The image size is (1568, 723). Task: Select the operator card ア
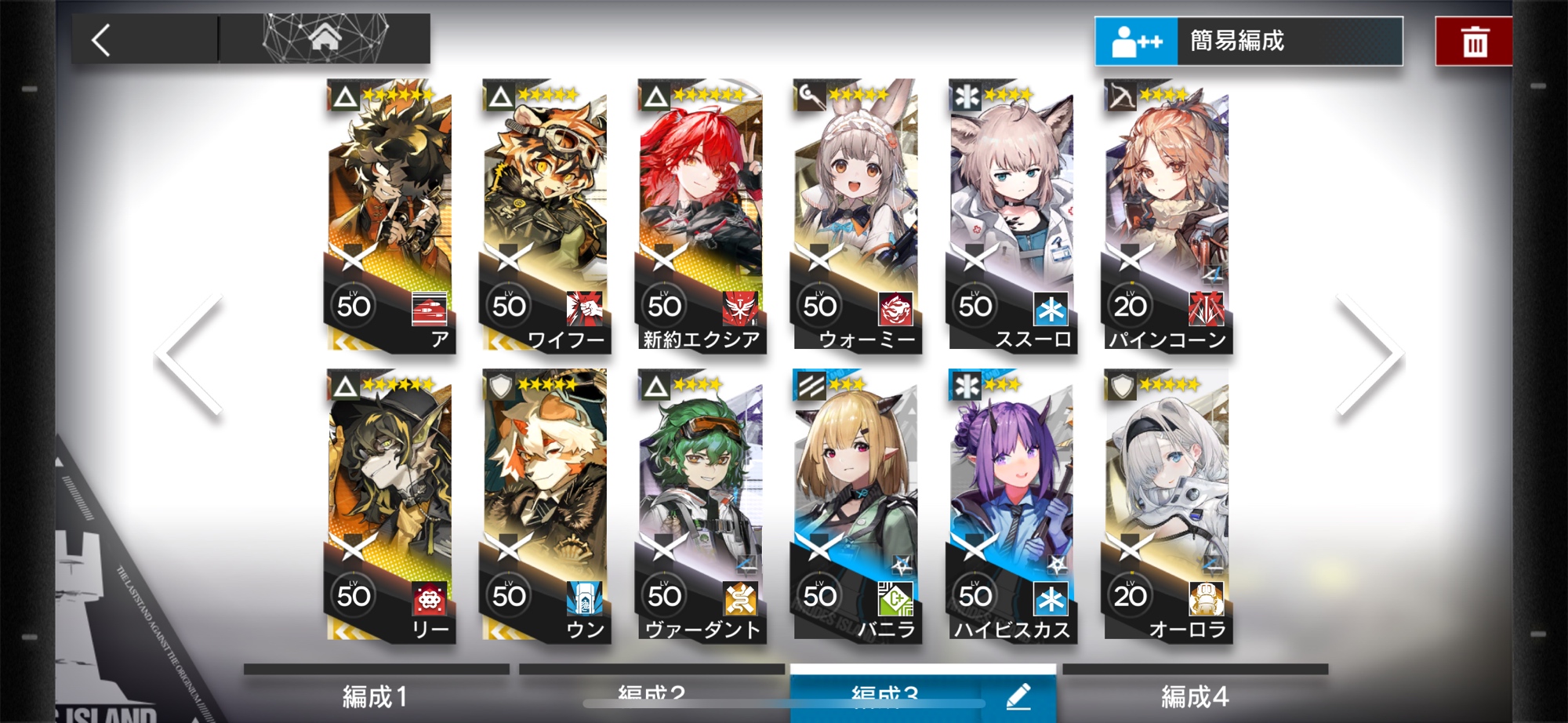pyautogui.click(x=390, y=216)
